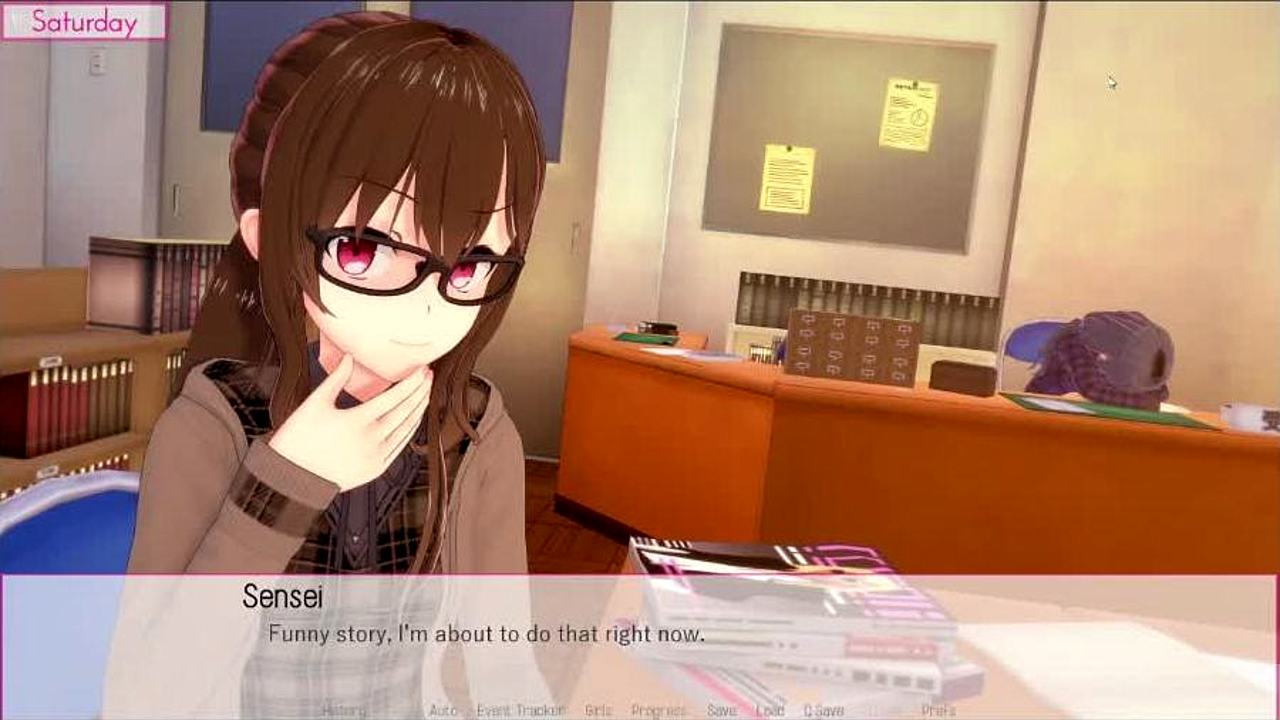View the Progress screen
Image resolution: width=1280 pixels, height=720 pixels.
(658, 710)
